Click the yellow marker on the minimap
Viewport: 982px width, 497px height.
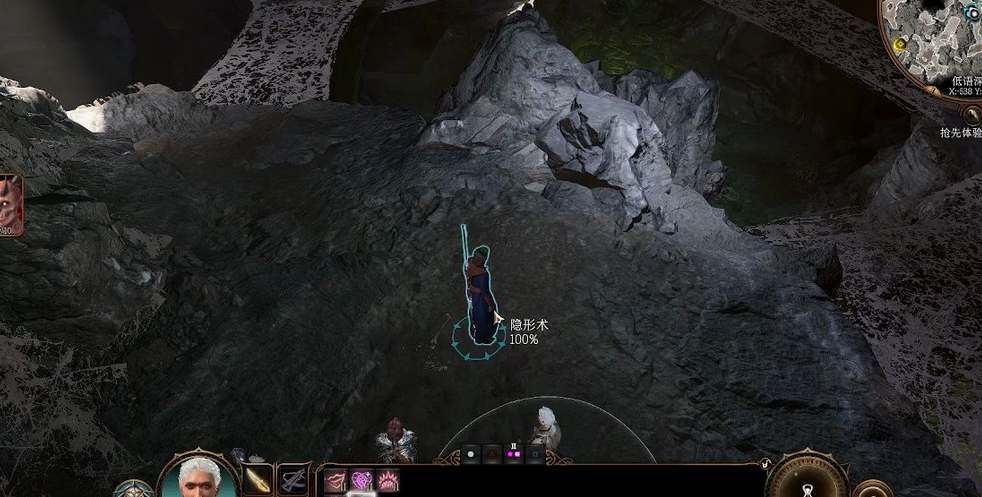[900, 44]
